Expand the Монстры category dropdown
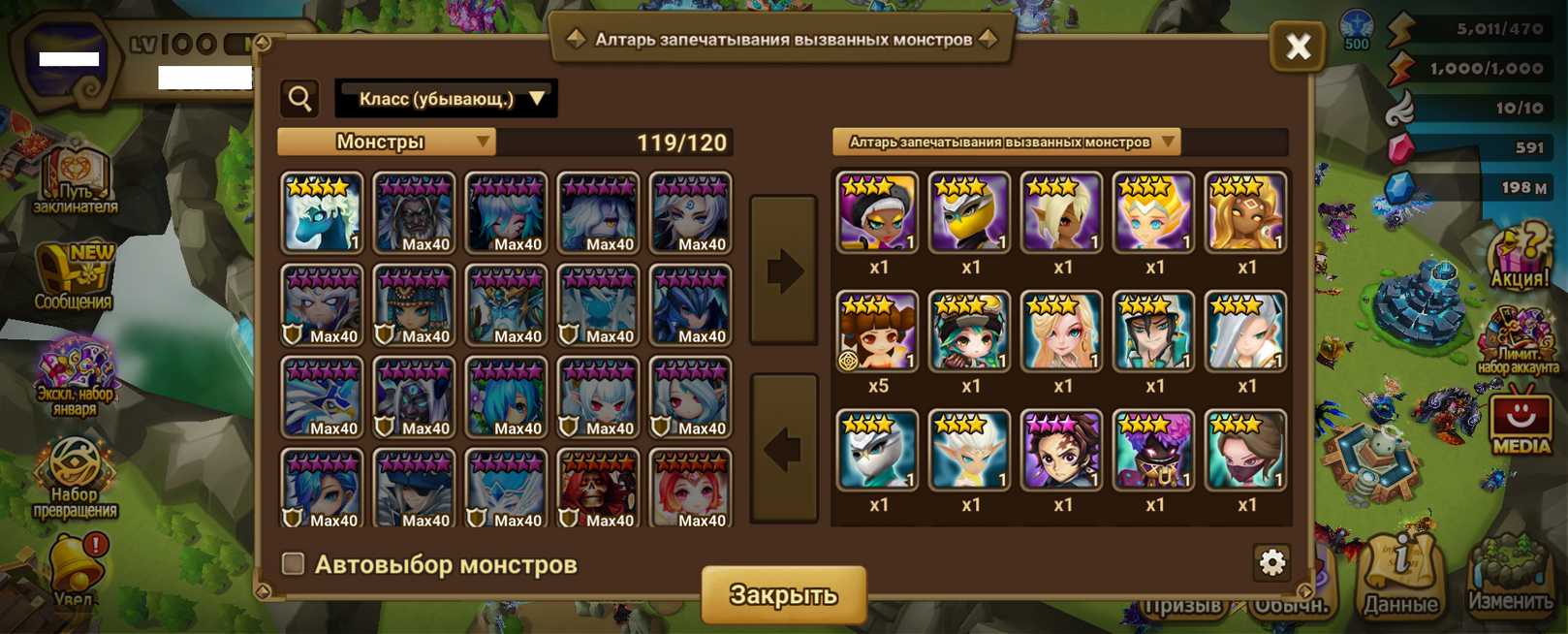 387,143
